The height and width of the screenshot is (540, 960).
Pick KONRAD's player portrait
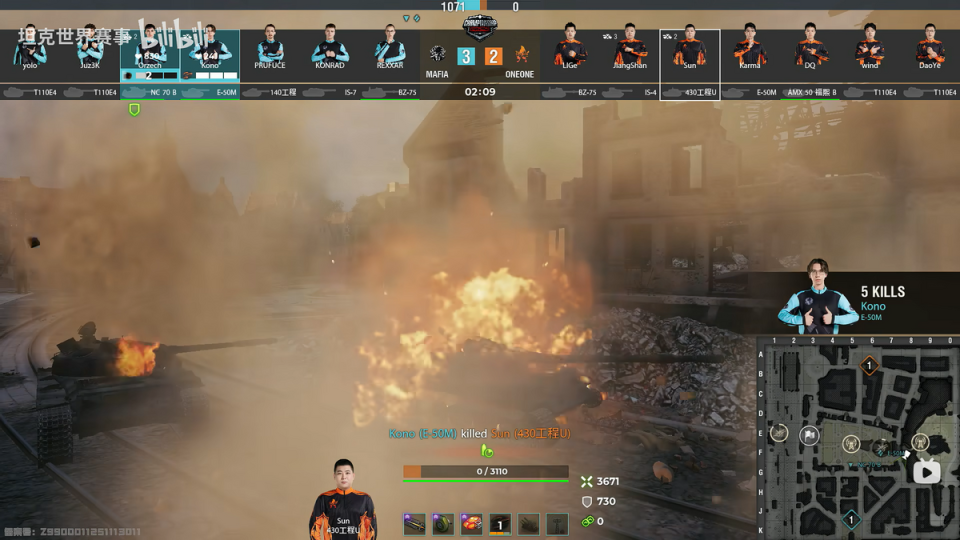click(330, 50)
